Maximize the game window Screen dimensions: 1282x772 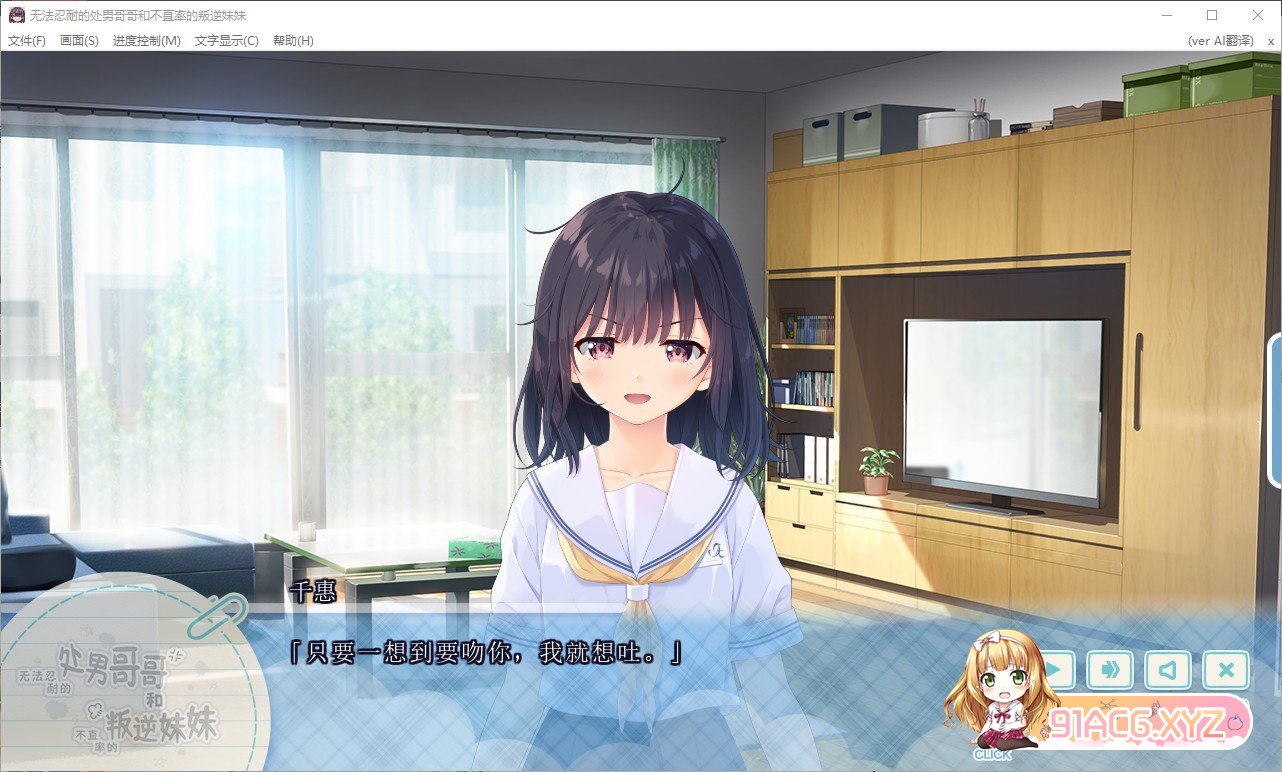(1212, 15)
